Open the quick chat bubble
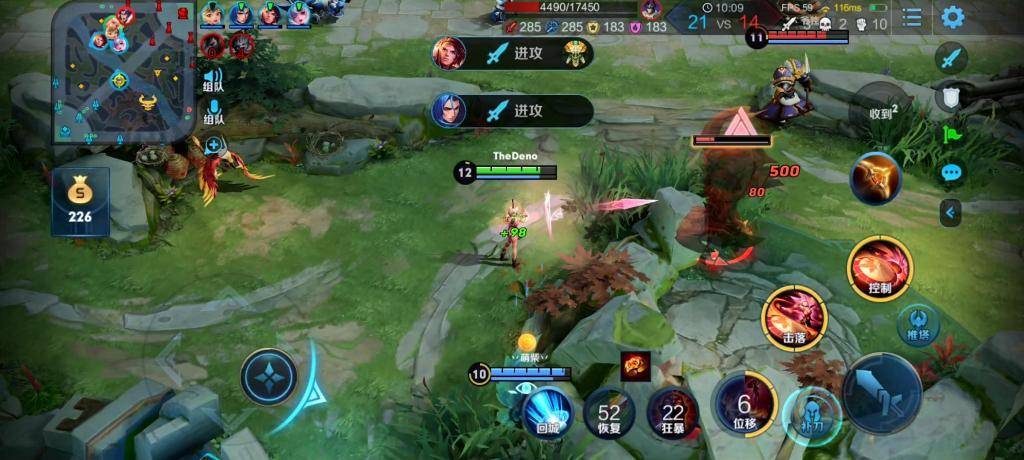Image resolution: width=1024 pixels, height=460 pixels. point(951,172)
